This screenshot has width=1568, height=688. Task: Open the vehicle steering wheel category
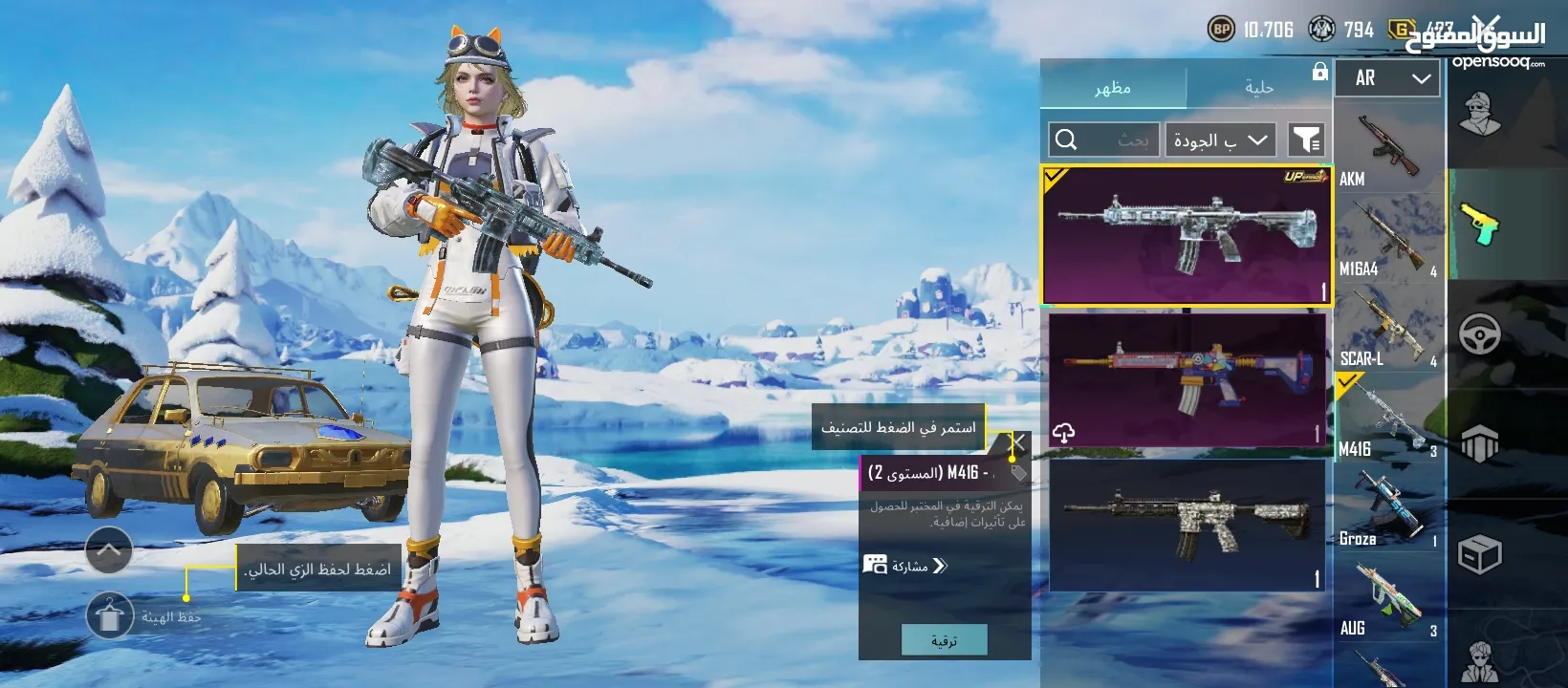point(1479,334)
